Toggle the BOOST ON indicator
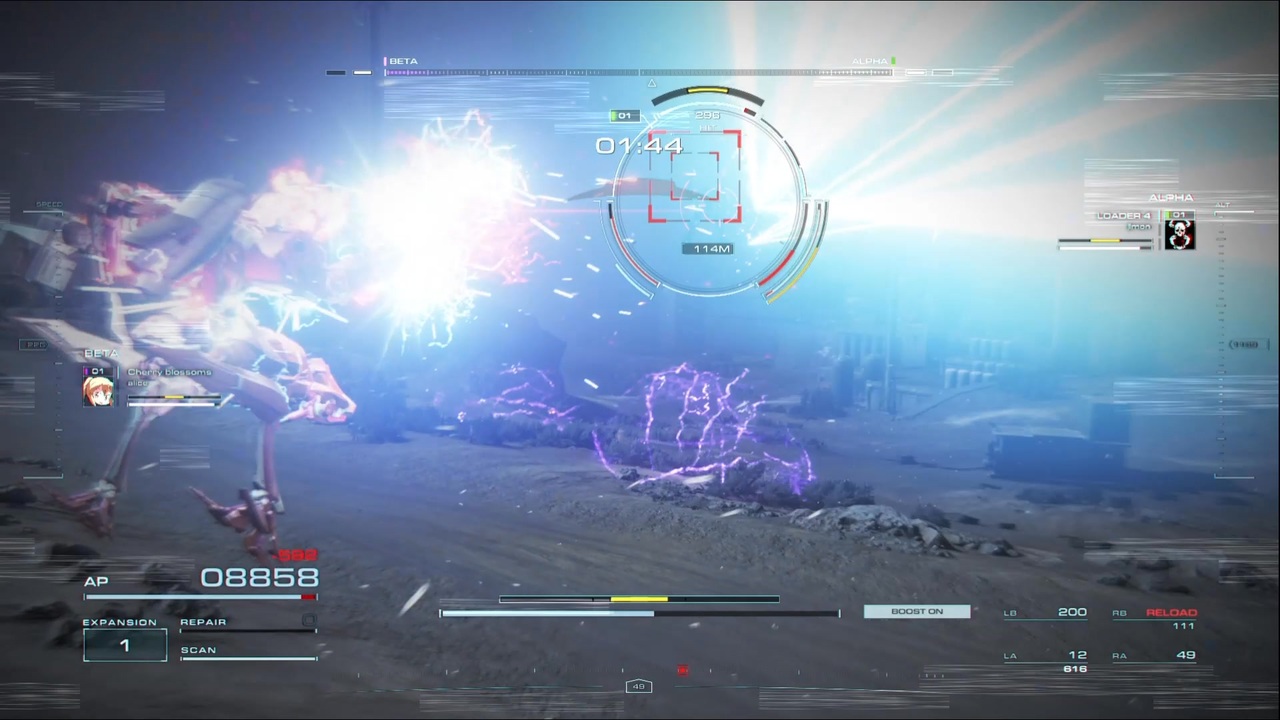This screenshot has height=720, width=1280. point(916,611)
